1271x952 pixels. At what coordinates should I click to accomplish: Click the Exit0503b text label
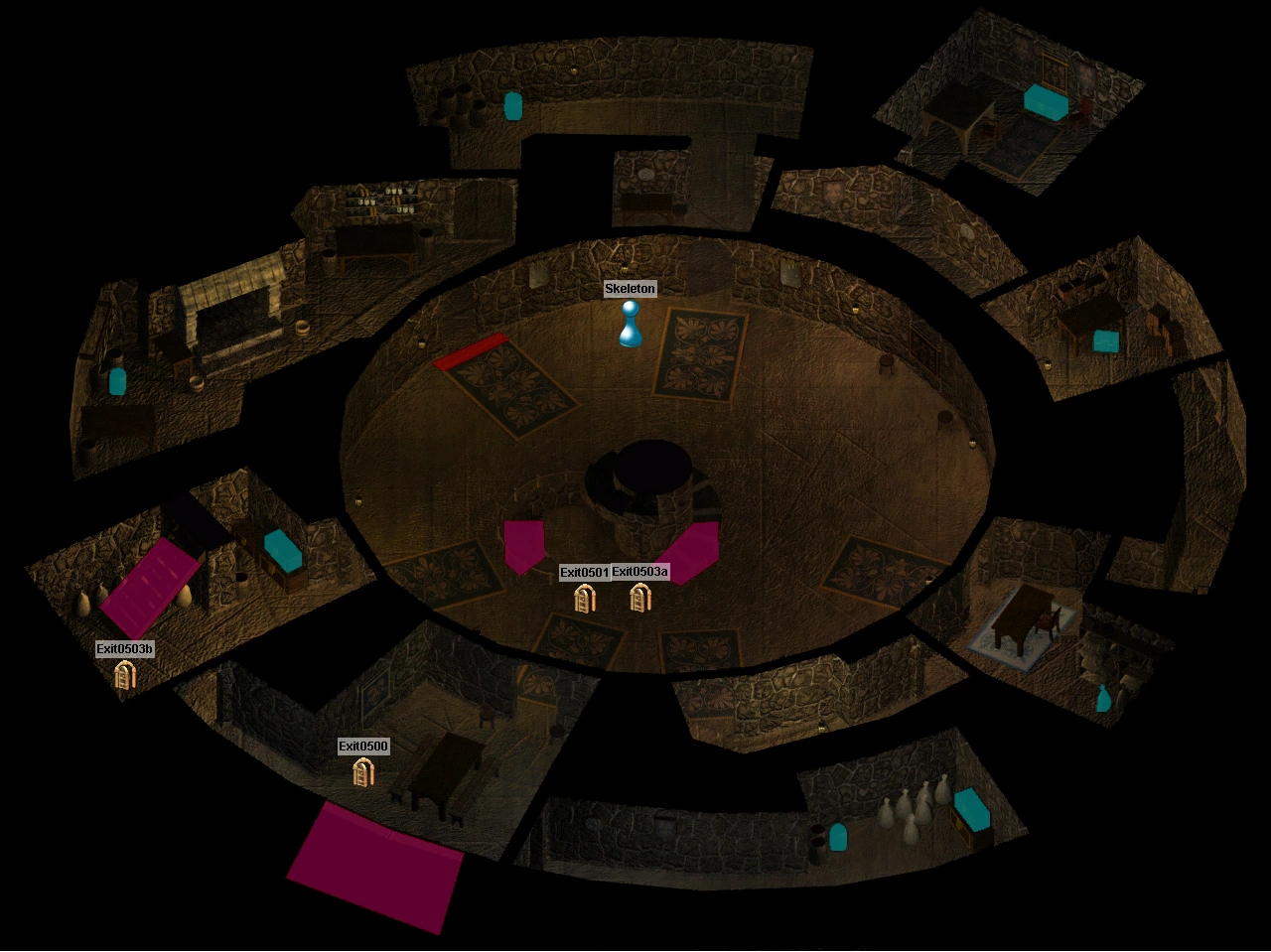click(126, 648)
